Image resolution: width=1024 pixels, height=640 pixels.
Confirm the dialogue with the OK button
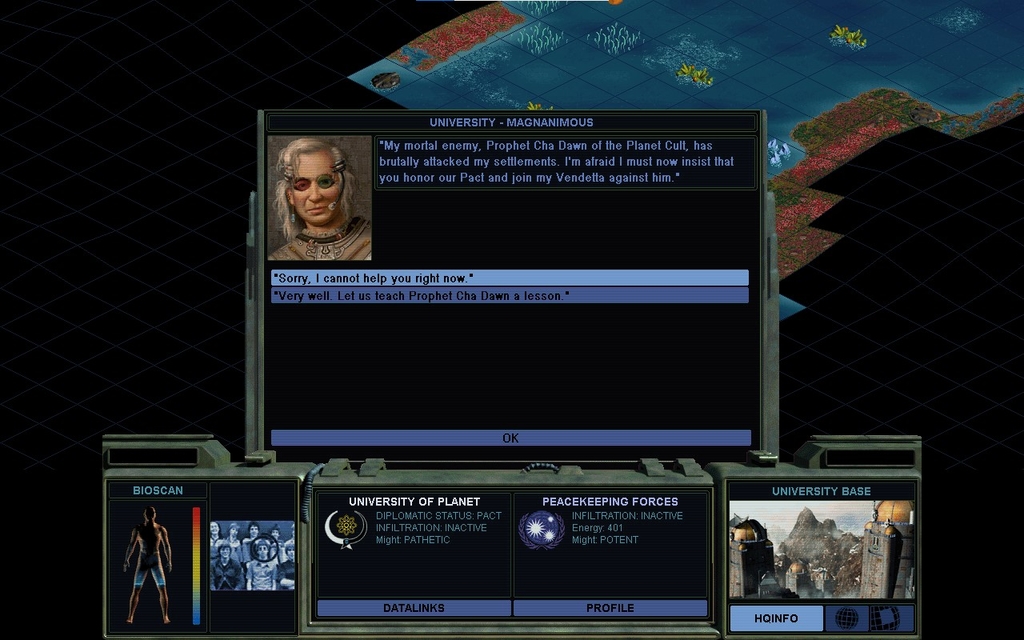[510, 438]
